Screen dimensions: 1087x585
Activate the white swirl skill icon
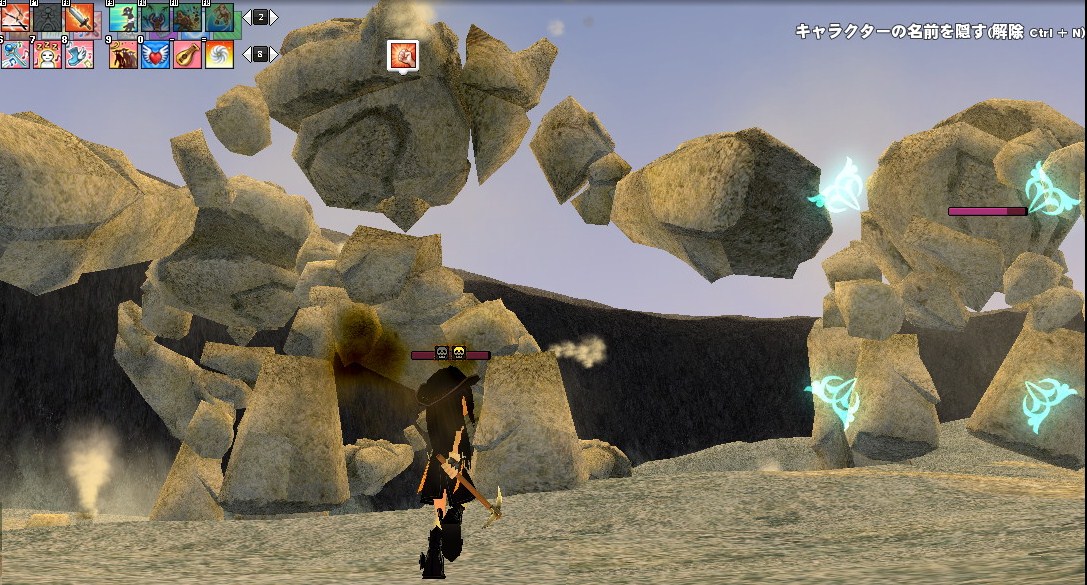219,54
